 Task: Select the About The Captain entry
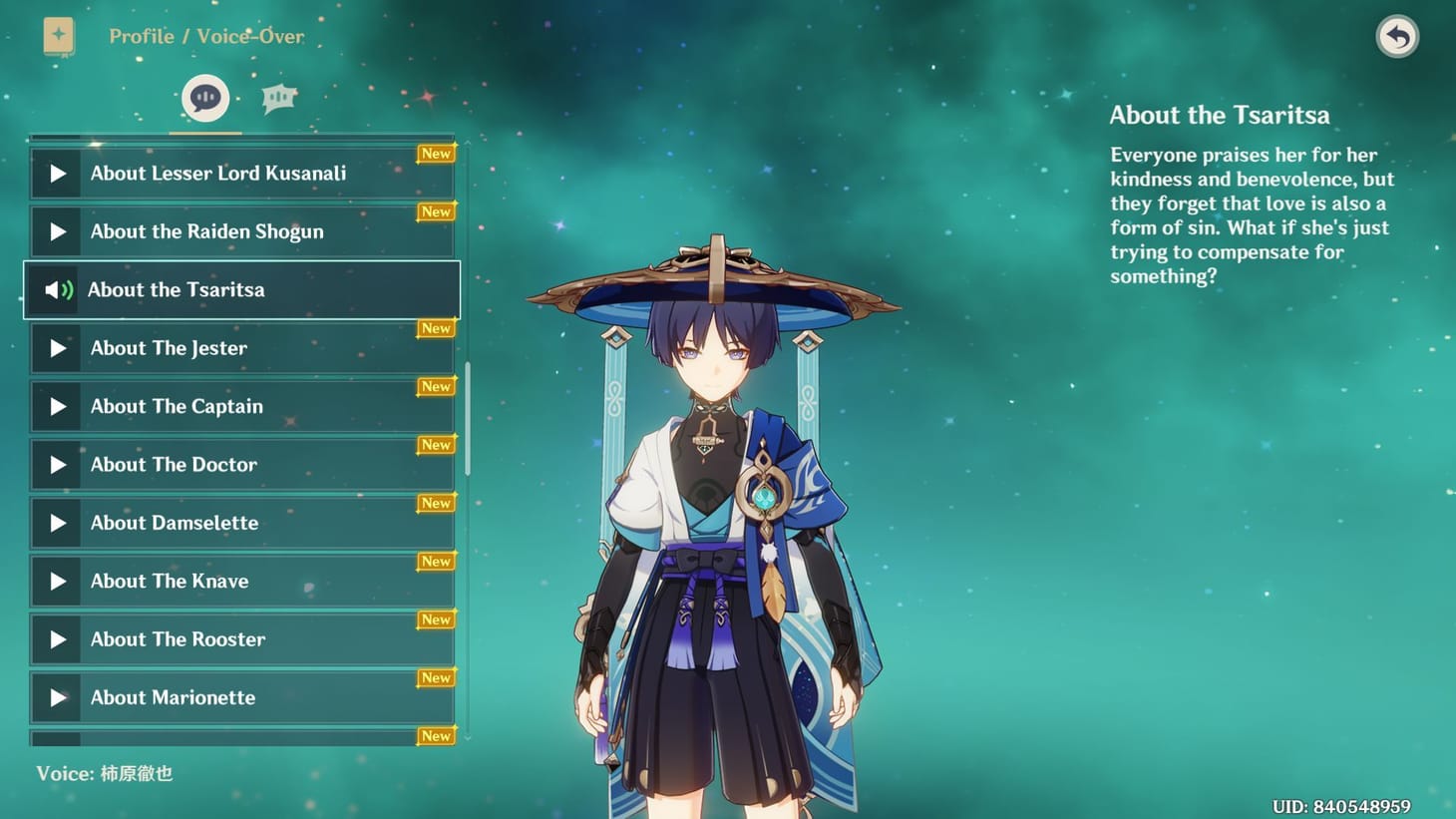point(239,406)
